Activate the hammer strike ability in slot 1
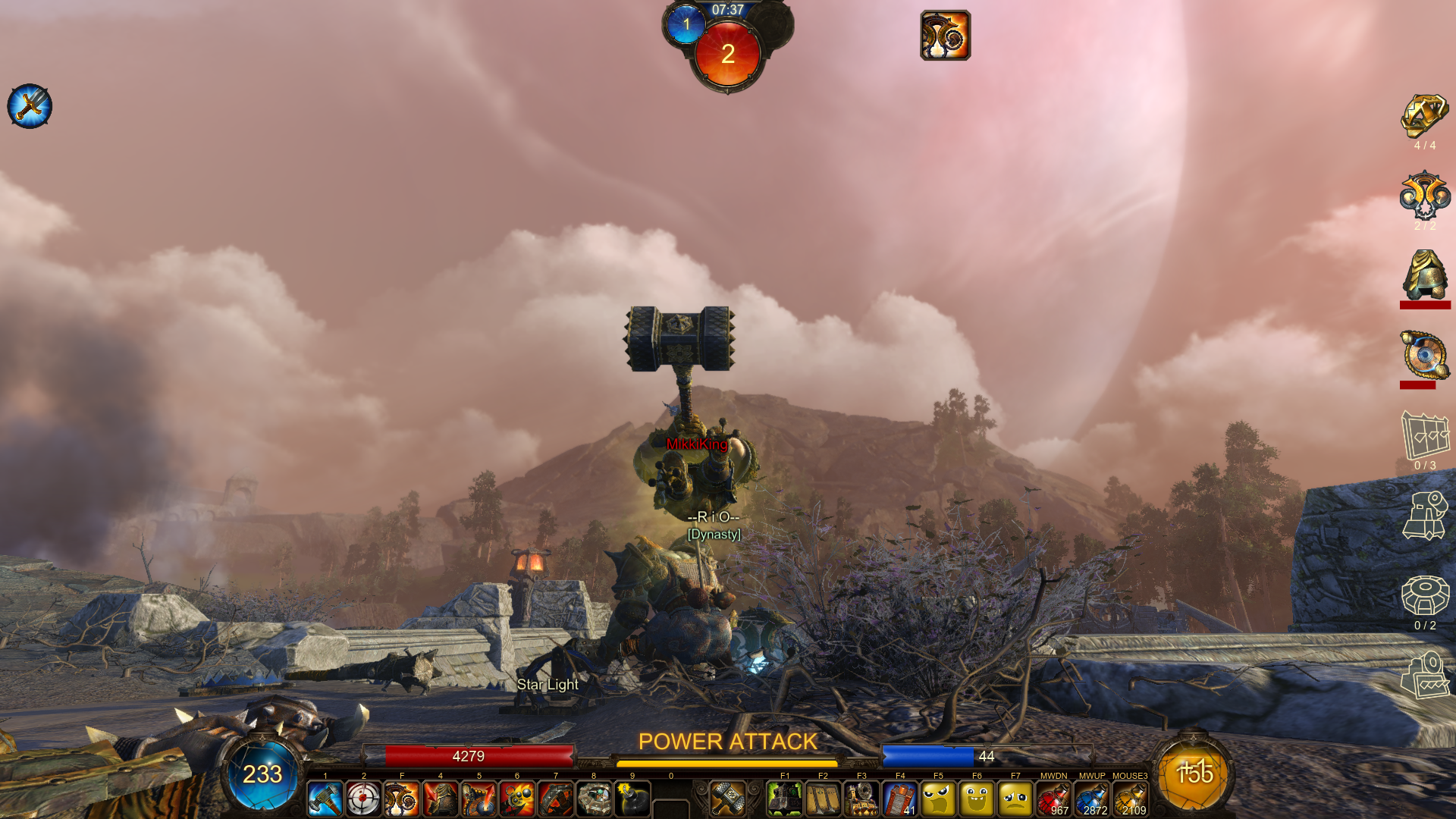This screenshot has height=819, width=1456. tap(325, 799)
